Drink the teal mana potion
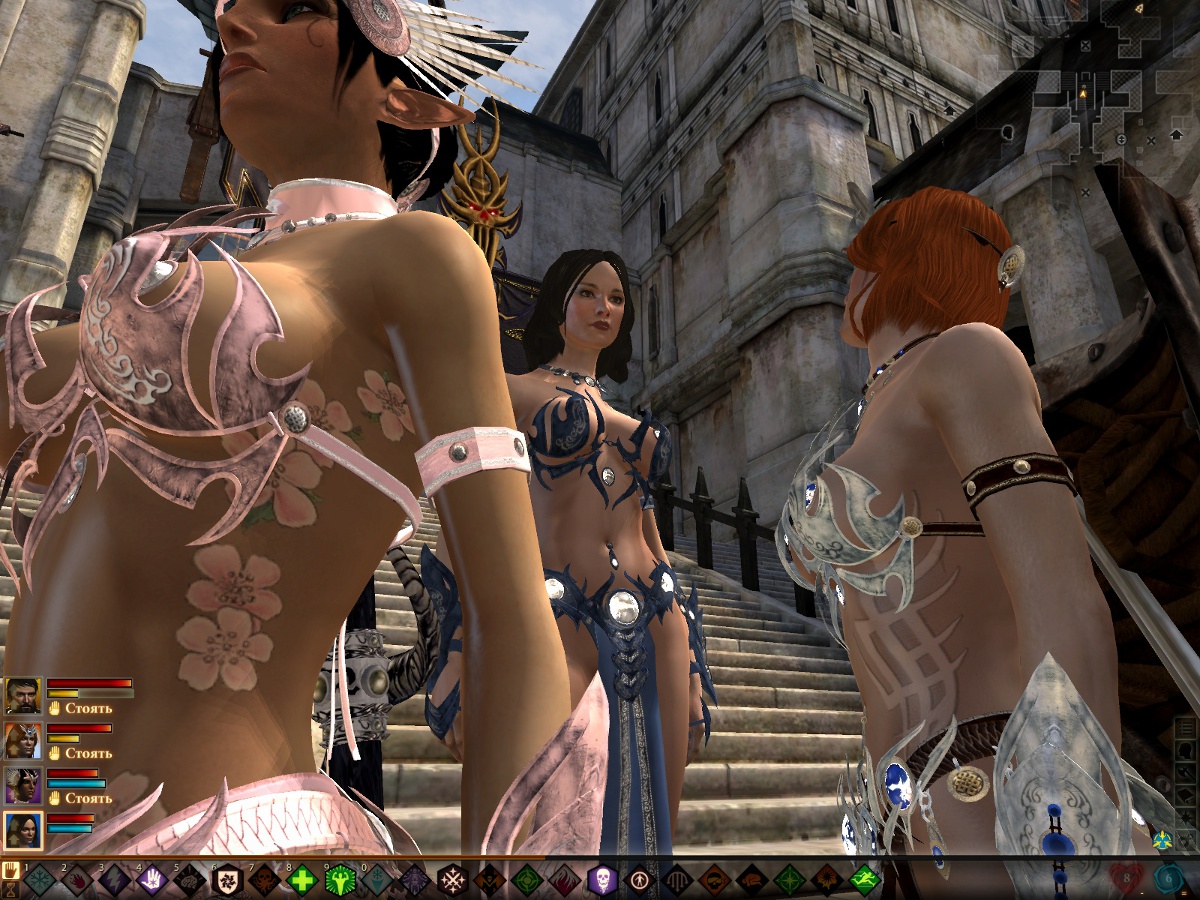This screenshot has width=1200, height=900. point(1170,880)
